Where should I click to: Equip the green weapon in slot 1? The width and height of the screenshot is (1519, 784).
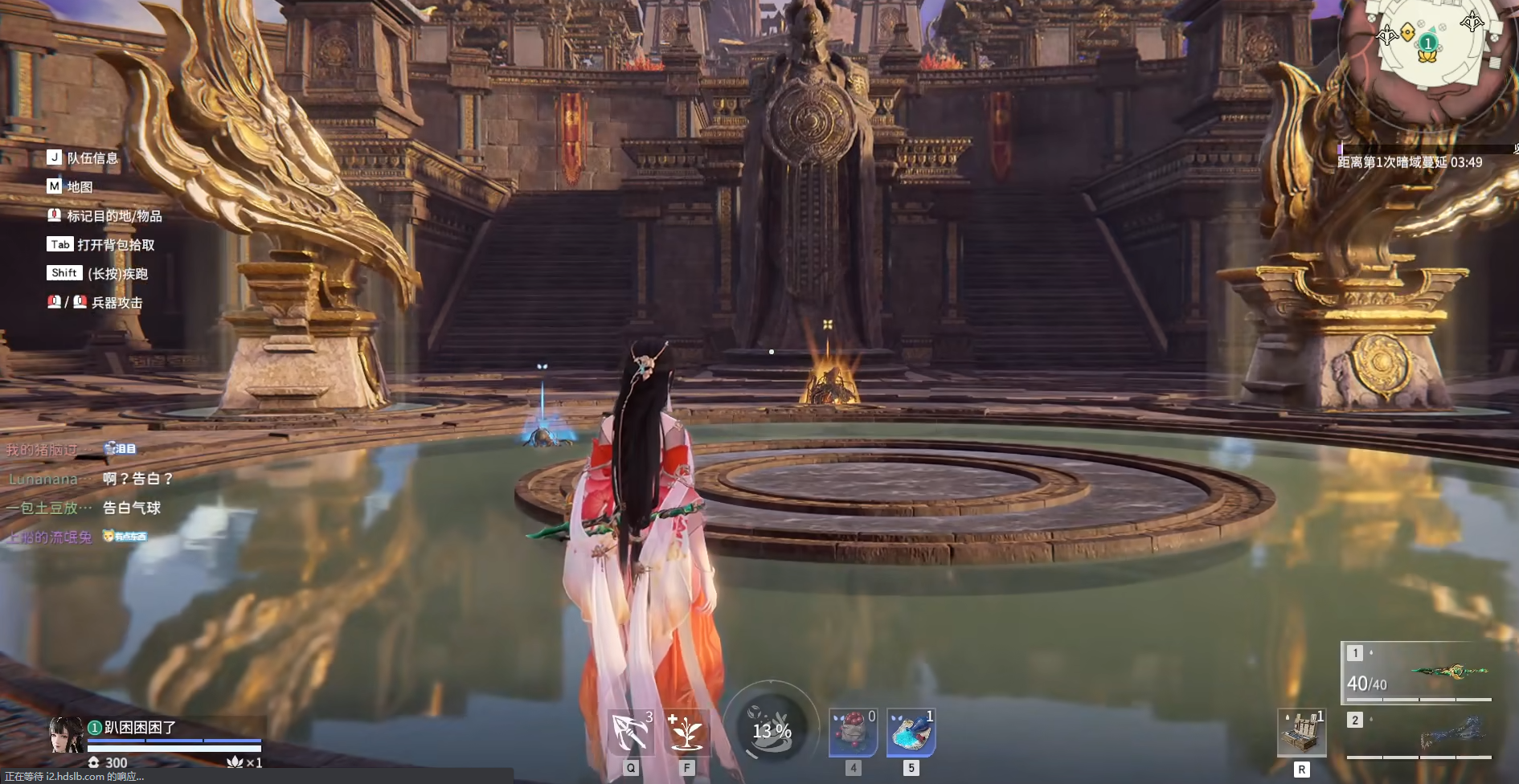coord(1419,673)
